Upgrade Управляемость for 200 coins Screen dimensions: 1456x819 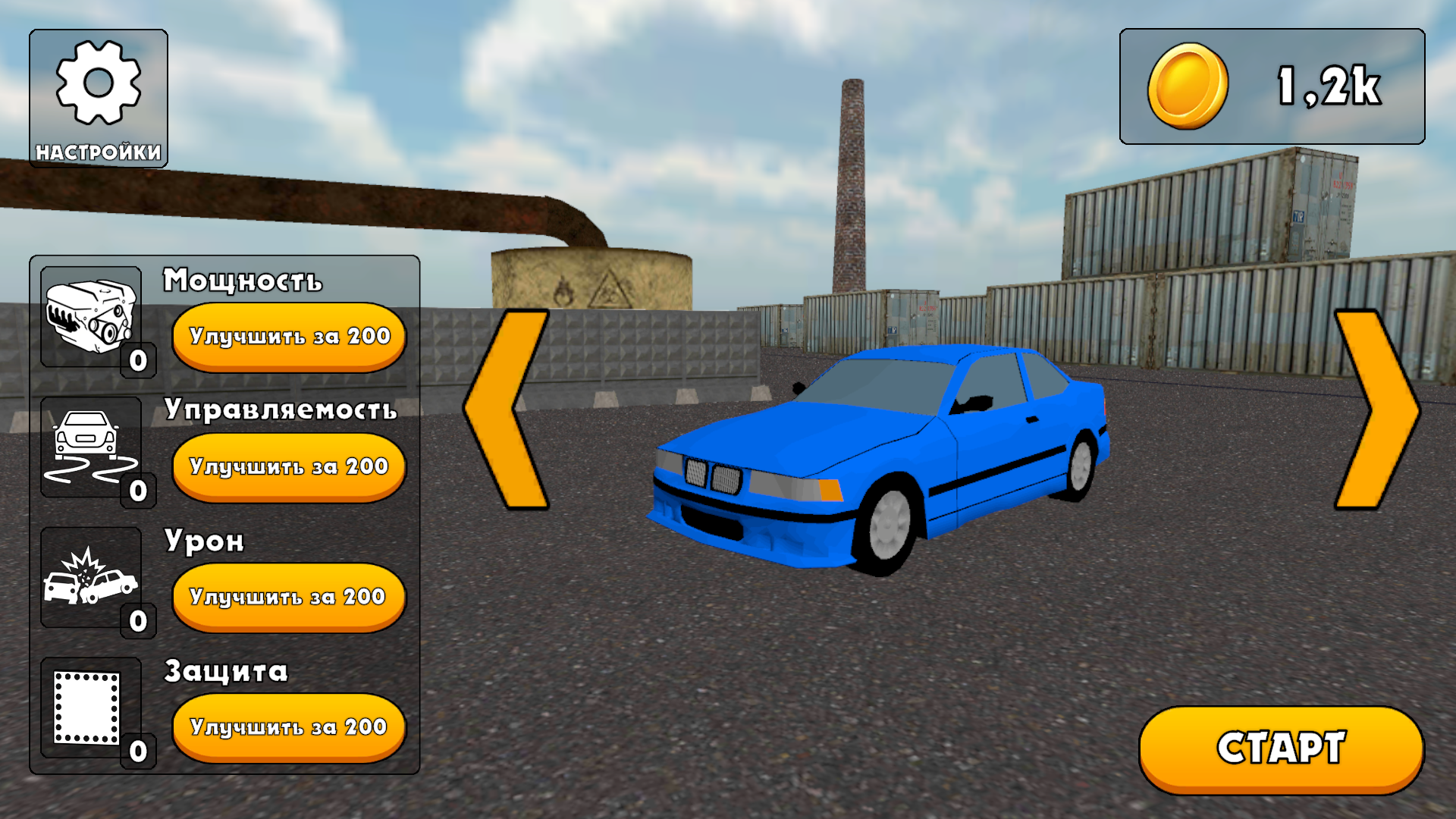pyautogui.click(x=288, y=466)
